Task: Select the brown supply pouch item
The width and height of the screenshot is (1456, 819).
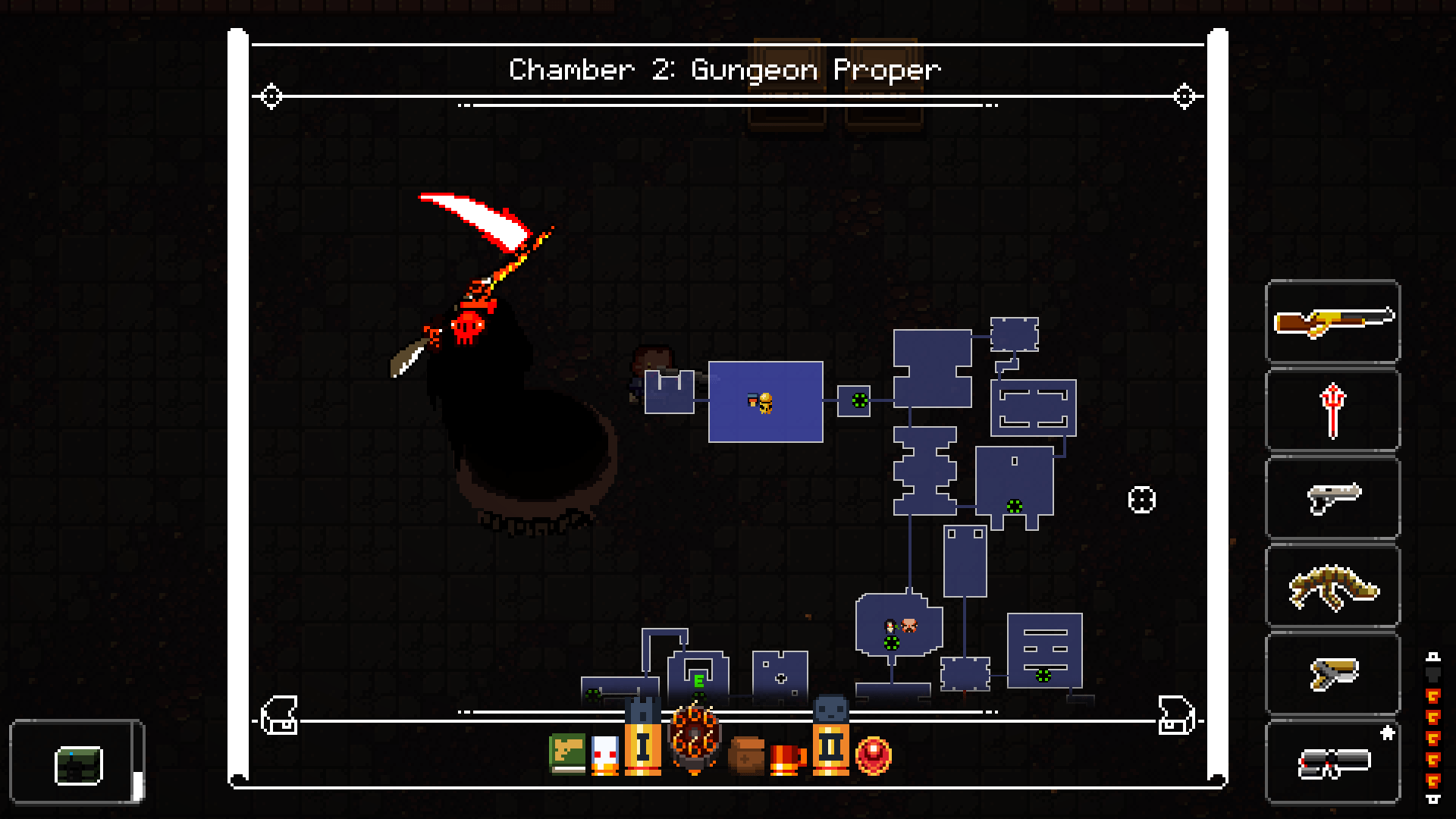Action: coord(747,755)
